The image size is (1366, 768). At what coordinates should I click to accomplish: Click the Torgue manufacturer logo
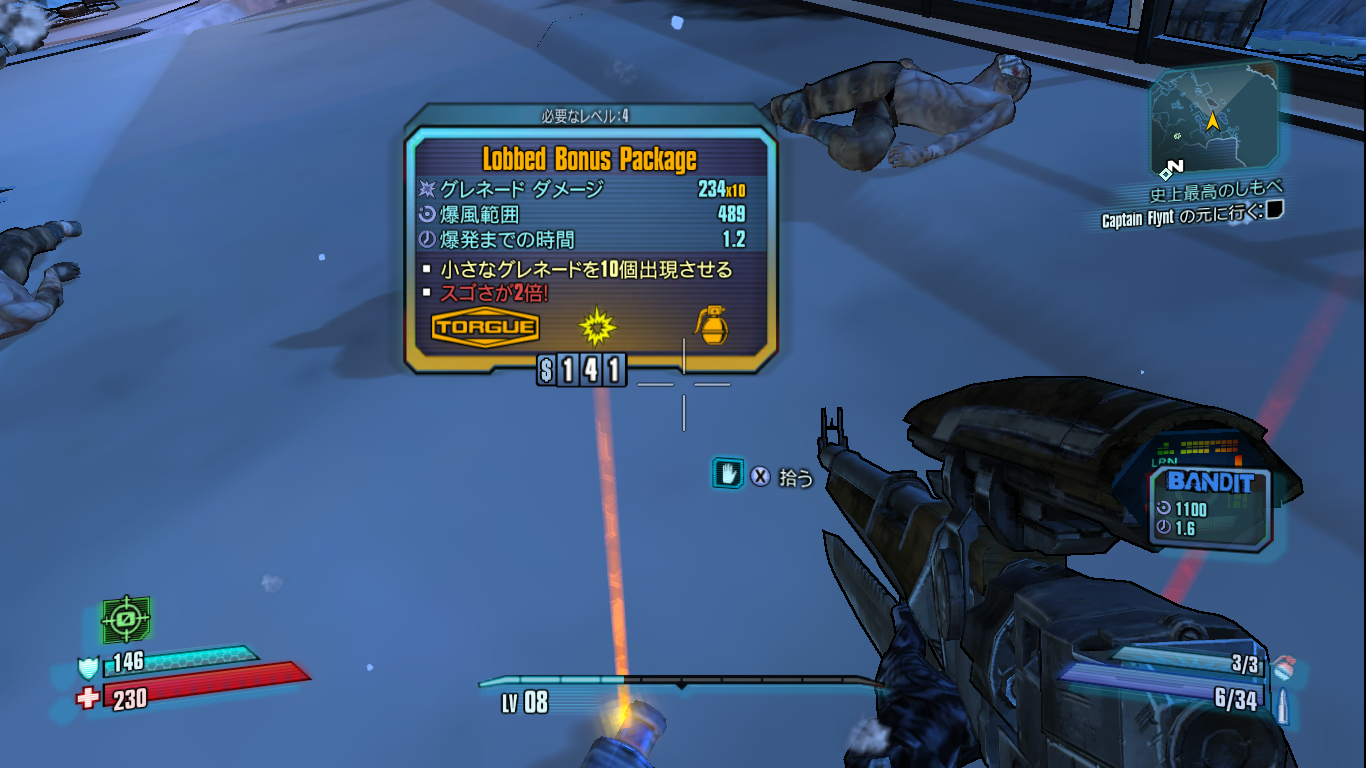(485, 328)
